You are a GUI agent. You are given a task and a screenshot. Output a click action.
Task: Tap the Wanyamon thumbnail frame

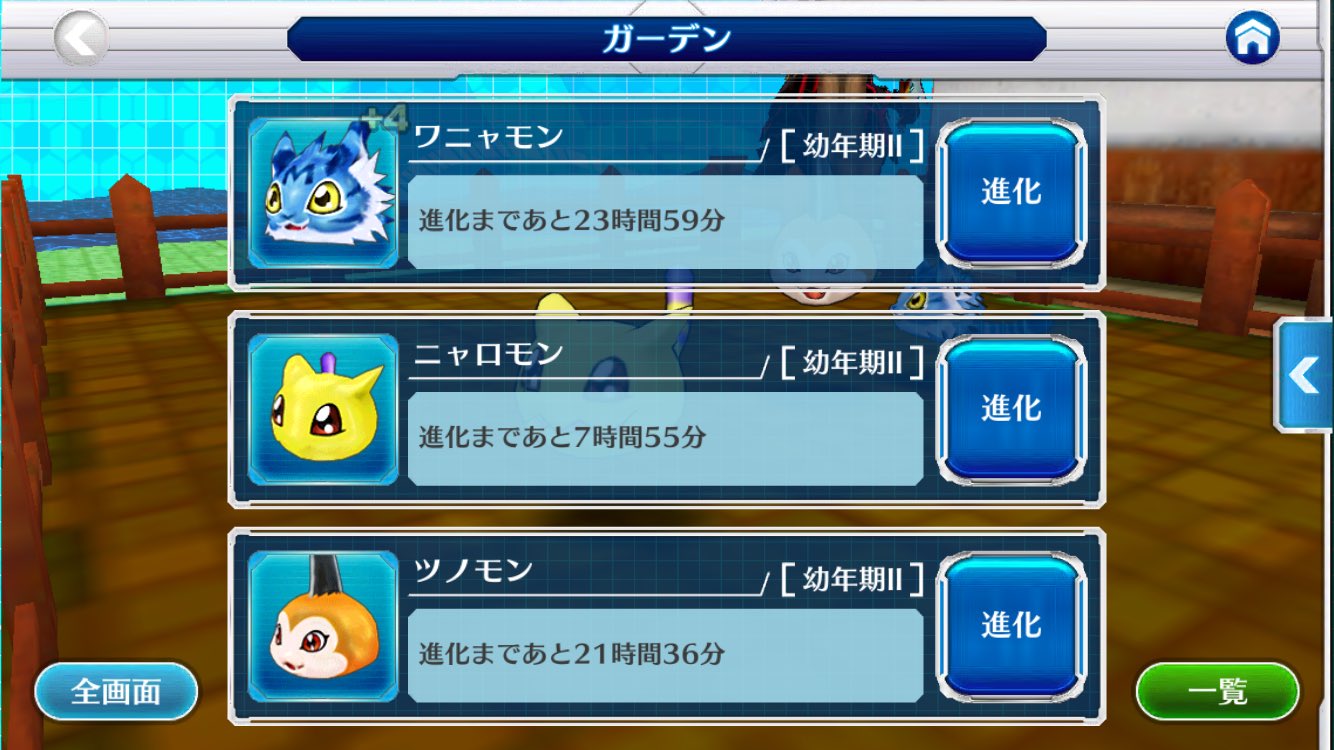click(322, 192)
